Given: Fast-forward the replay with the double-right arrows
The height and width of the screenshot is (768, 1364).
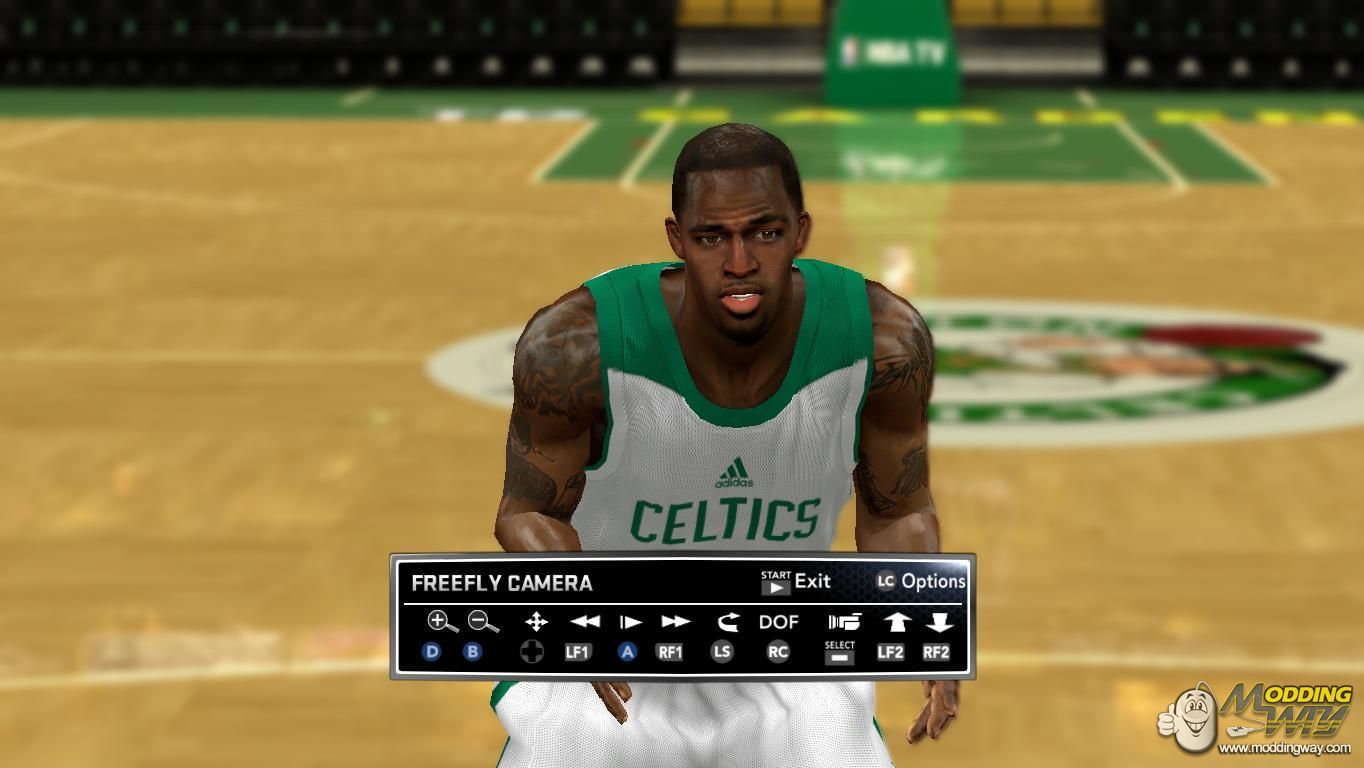Looking at the screenshot, I should pyautogui.click(x=675, y=622).
